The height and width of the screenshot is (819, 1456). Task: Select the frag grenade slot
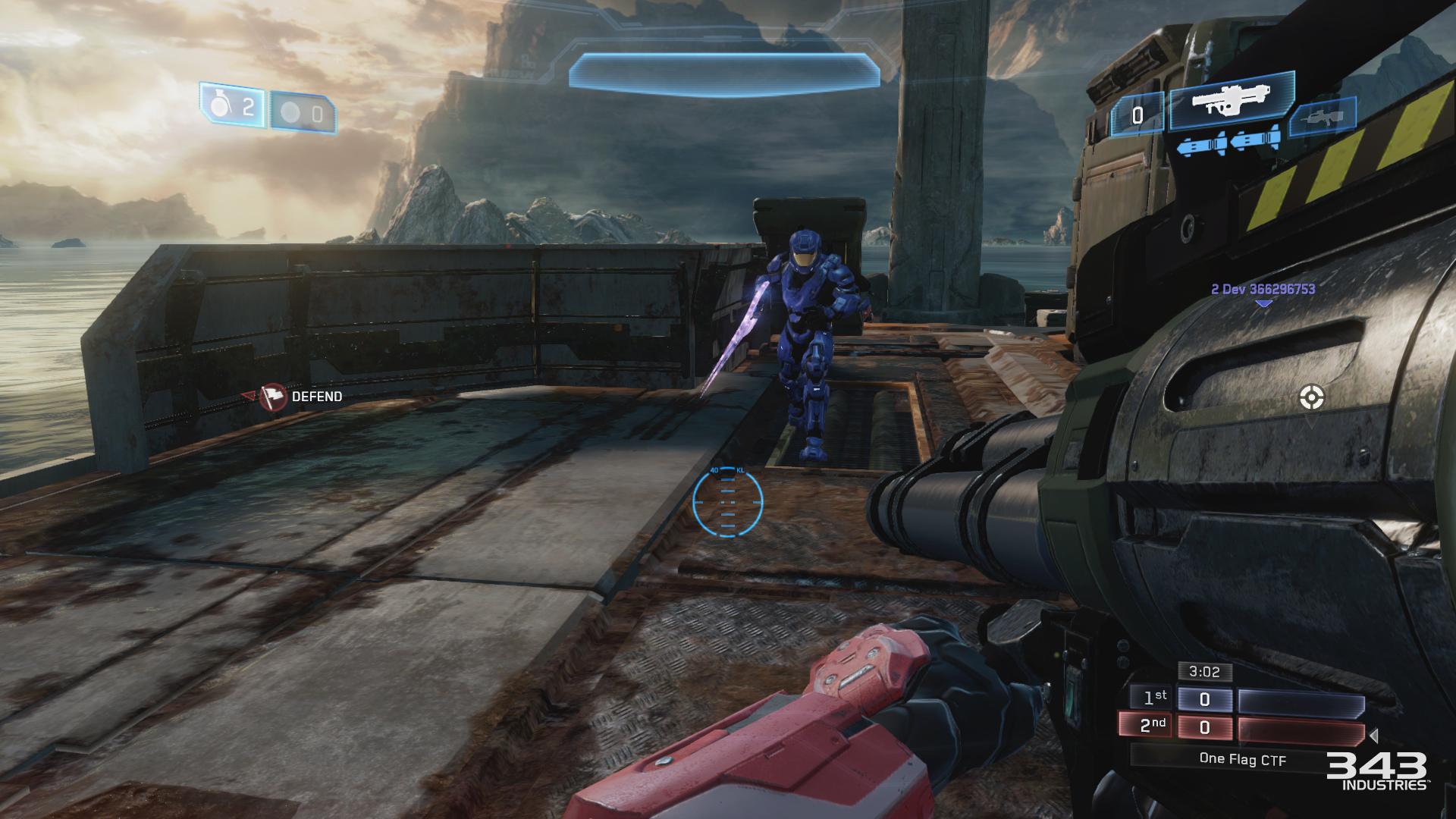233,106
